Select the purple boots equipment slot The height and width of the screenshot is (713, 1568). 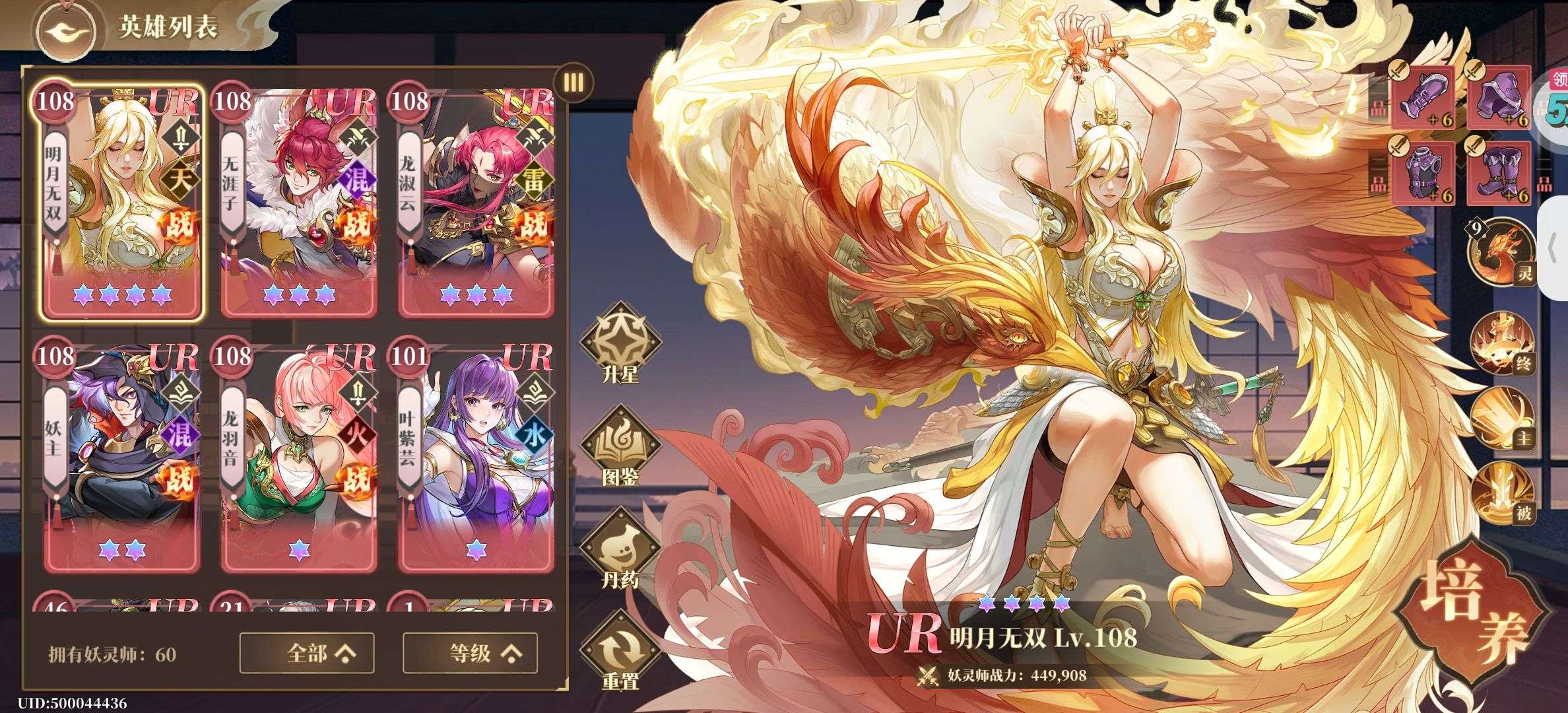(1498, 173)
